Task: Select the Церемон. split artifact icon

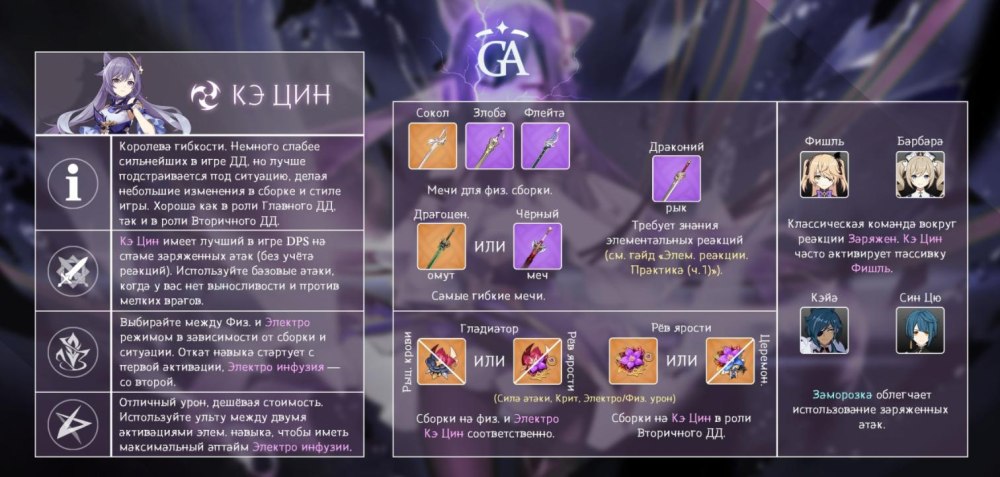Action: tap(730, 363)
